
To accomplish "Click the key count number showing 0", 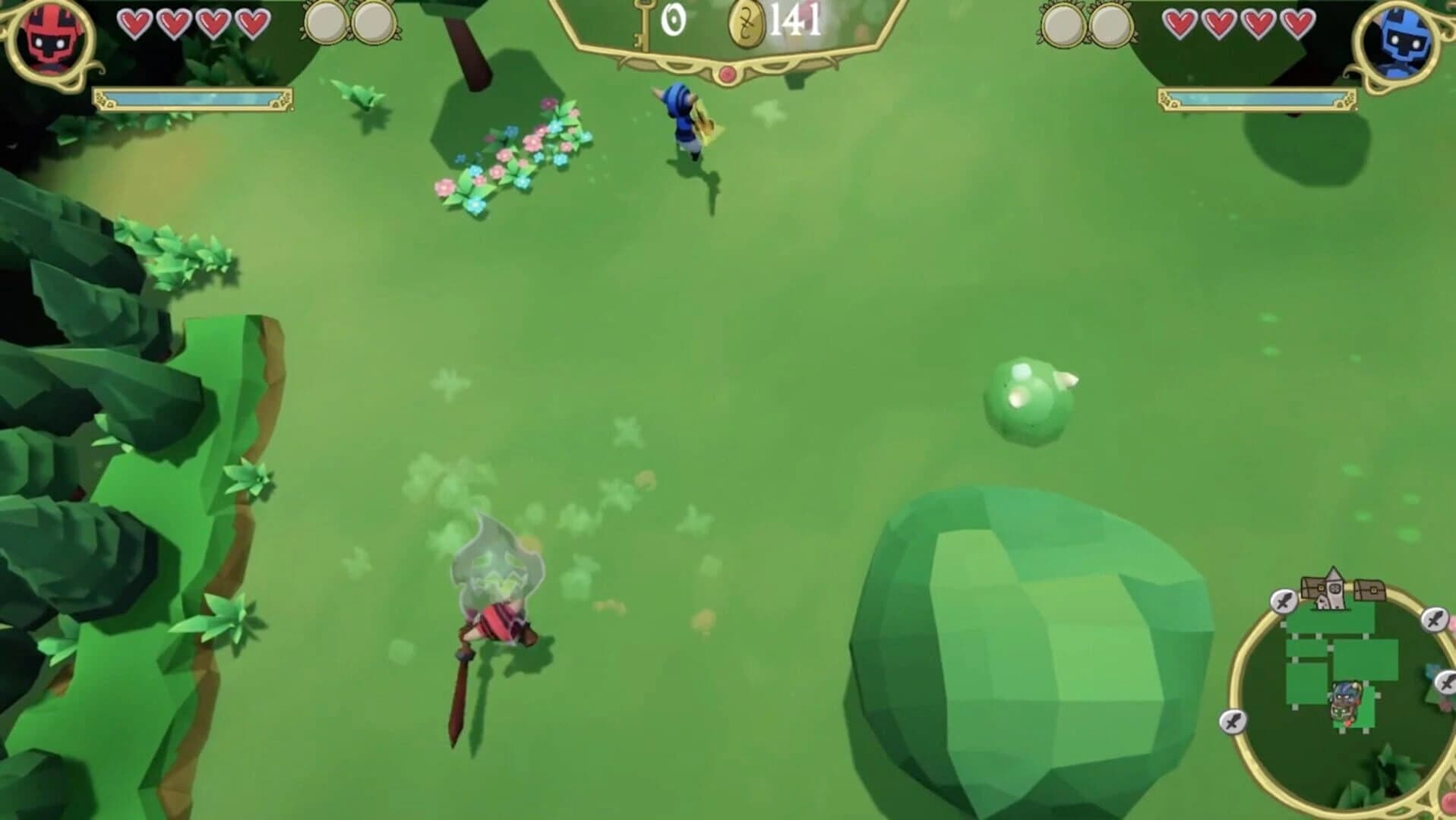I will coord(674,18).
